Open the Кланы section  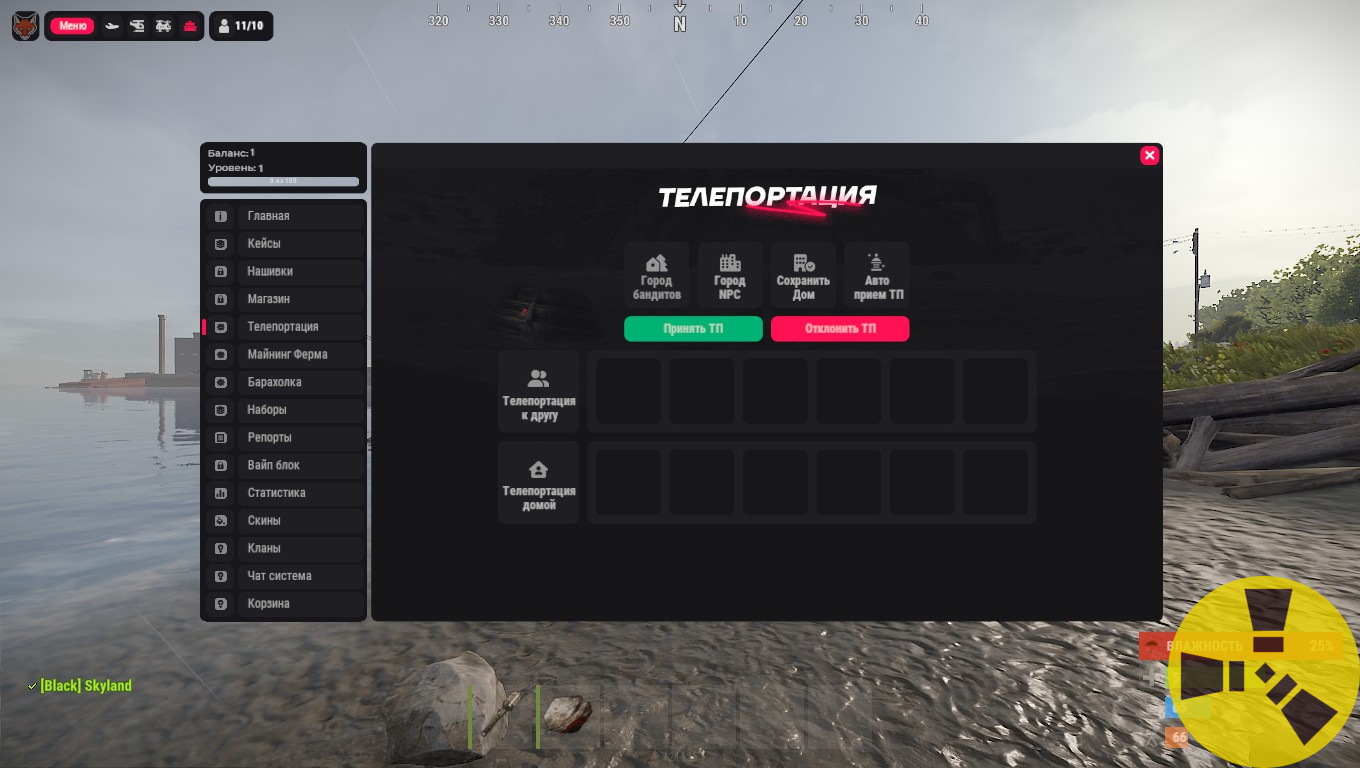point(284,549)
